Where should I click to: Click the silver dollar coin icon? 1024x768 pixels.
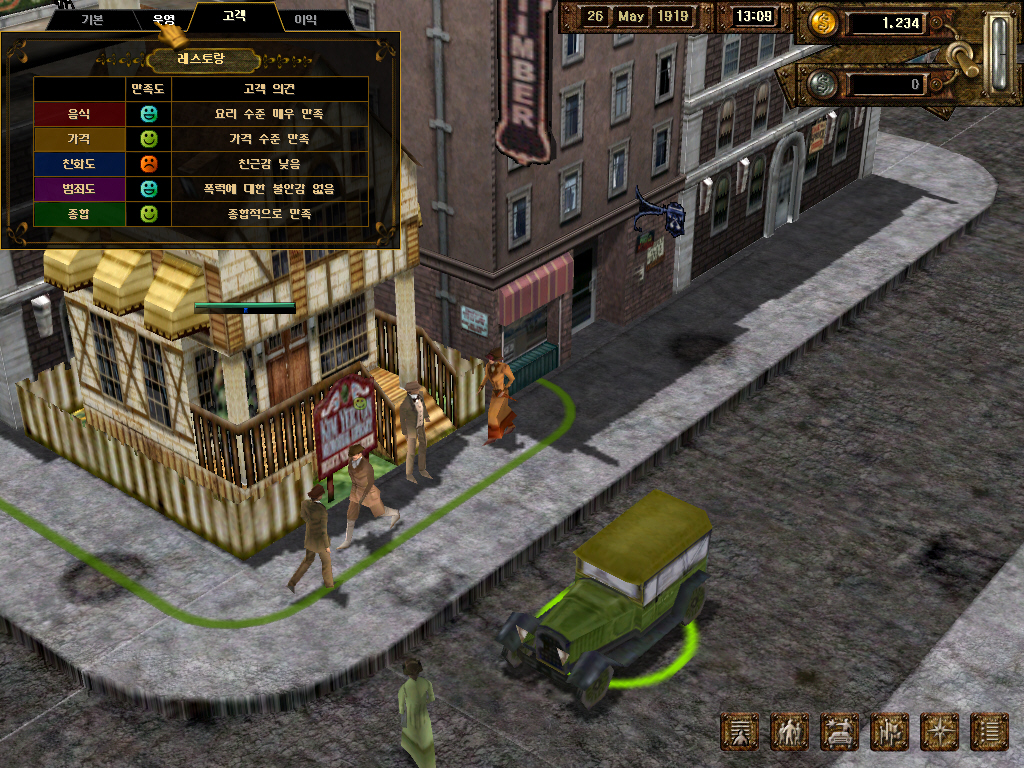tap(822, 84)
